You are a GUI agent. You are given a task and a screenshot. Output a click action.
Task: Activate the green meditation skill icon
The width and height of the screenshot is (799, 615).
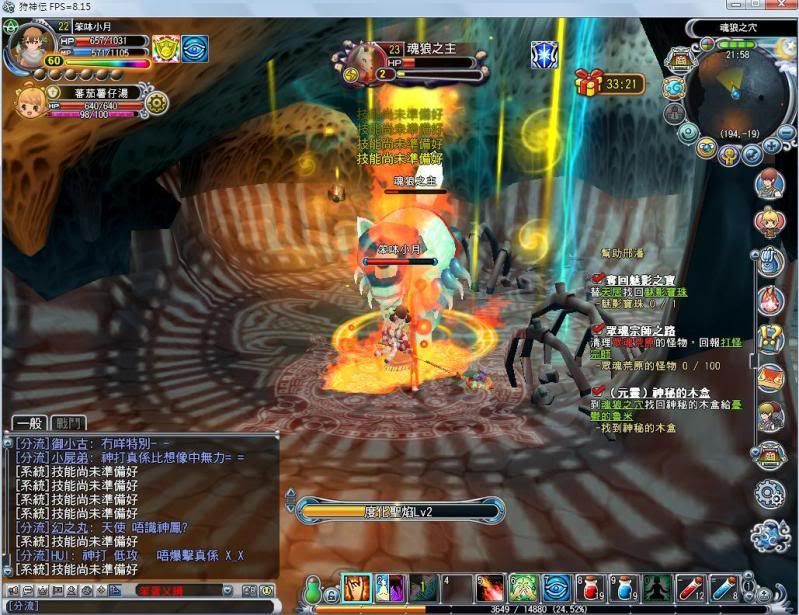[x=657, y=587]
